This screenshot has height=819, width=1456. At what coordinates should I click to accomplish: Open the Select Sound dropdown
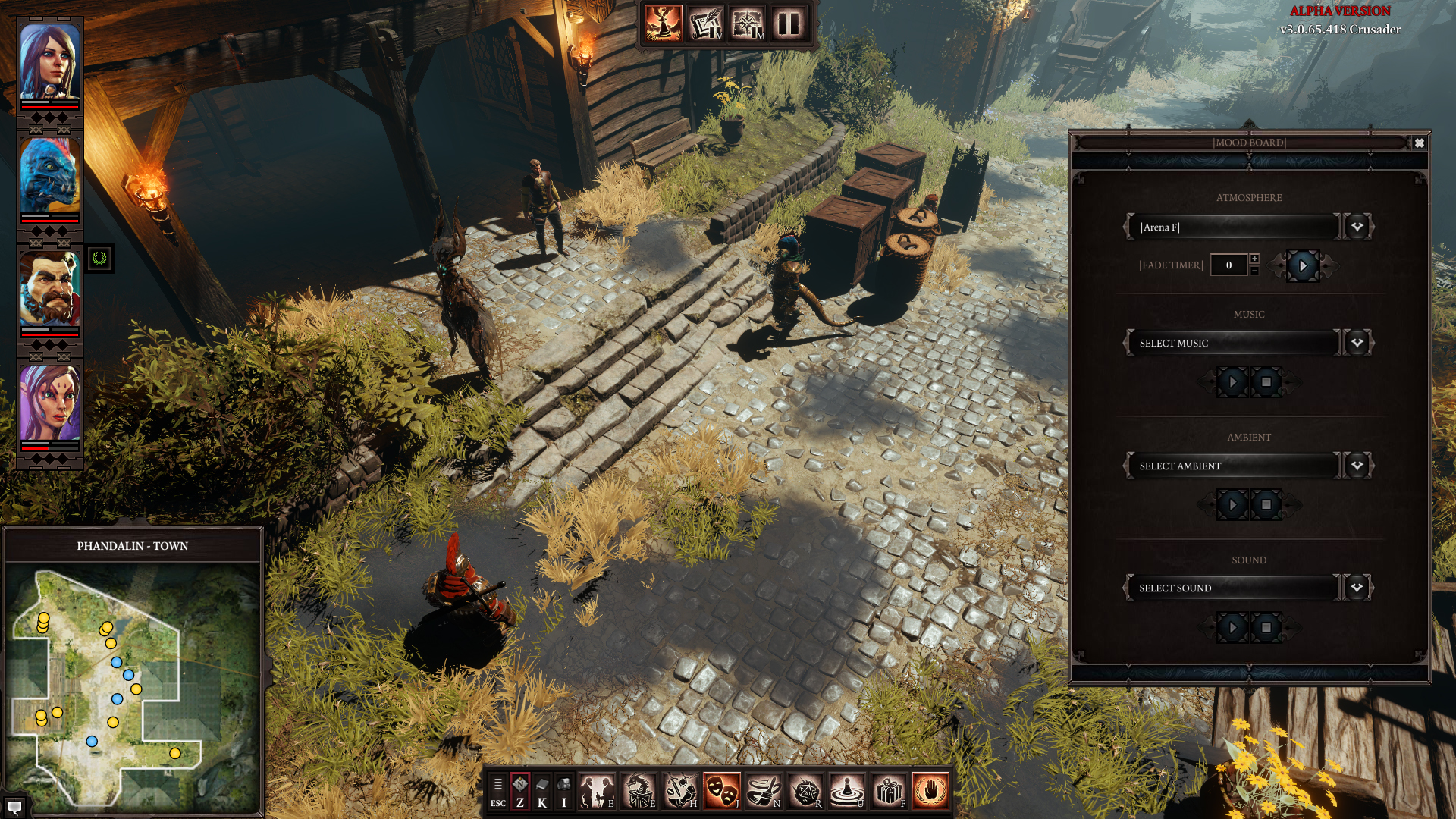tap(1357, 588)
